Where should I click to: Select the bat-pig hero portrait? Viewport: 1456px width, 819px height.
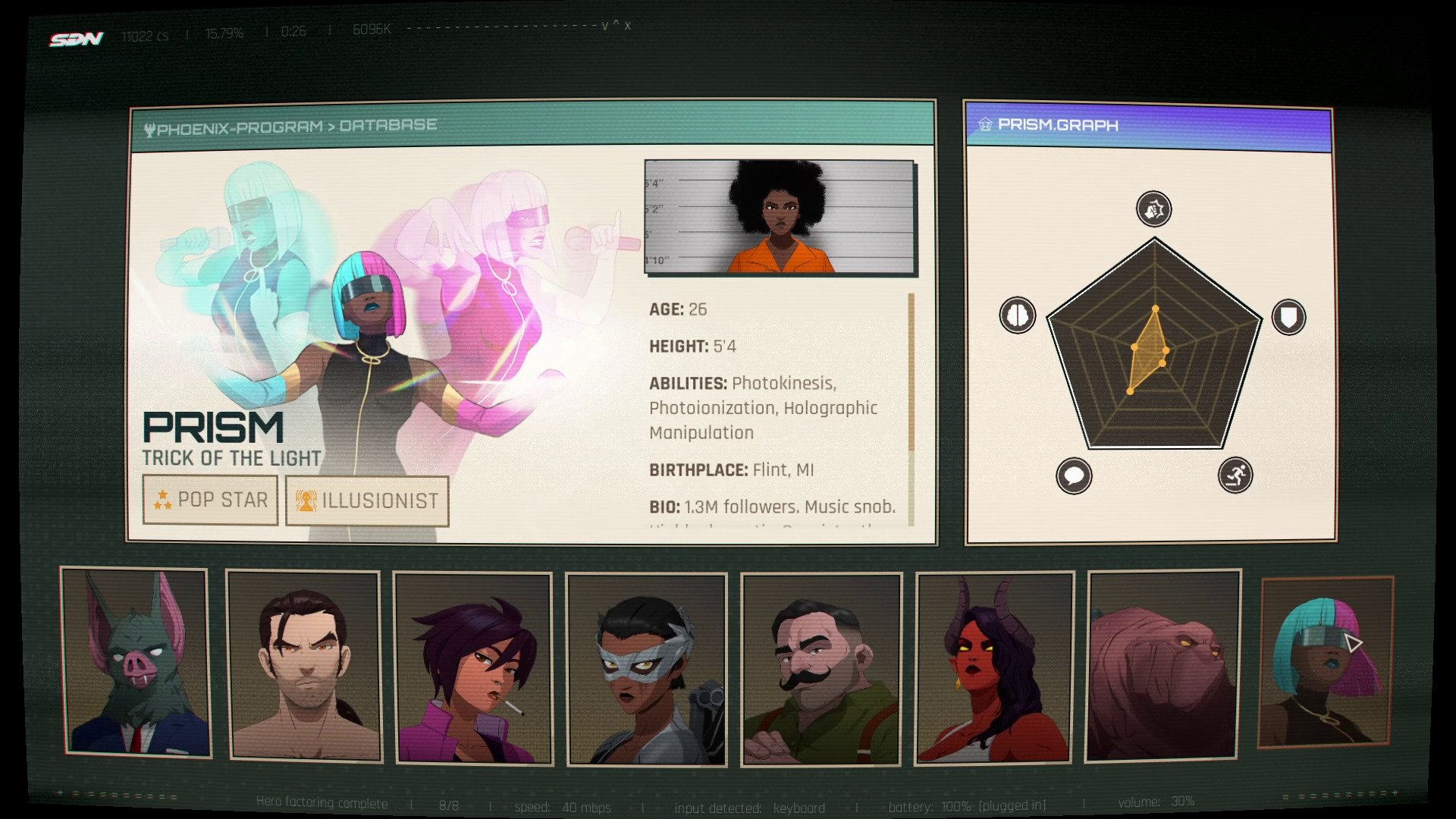tap(135, 662)
